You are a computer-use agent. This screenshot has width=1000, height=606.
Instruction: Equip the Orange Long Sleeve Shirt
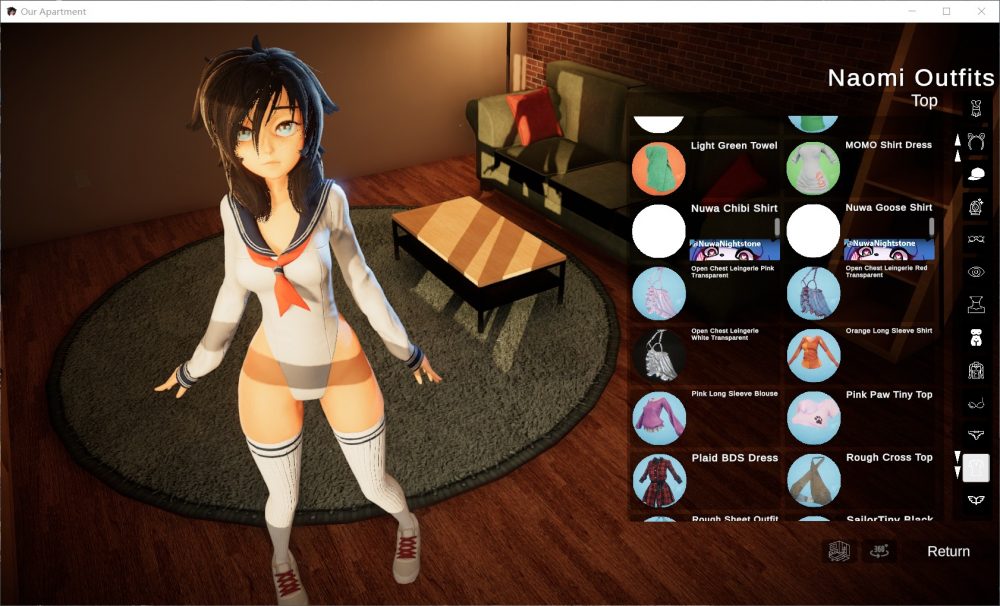pos(813,355)
